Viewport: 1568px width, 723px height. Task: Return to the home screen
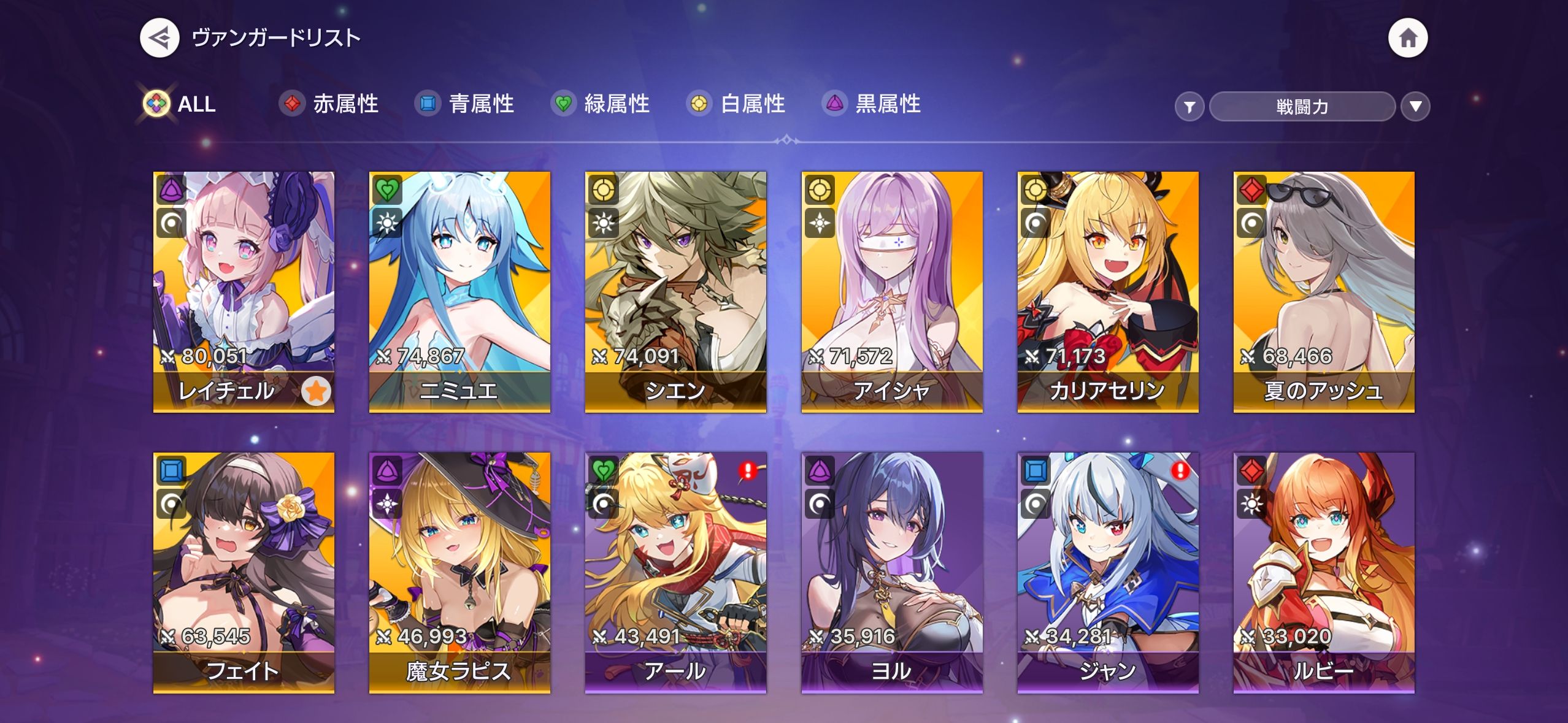1407,38
